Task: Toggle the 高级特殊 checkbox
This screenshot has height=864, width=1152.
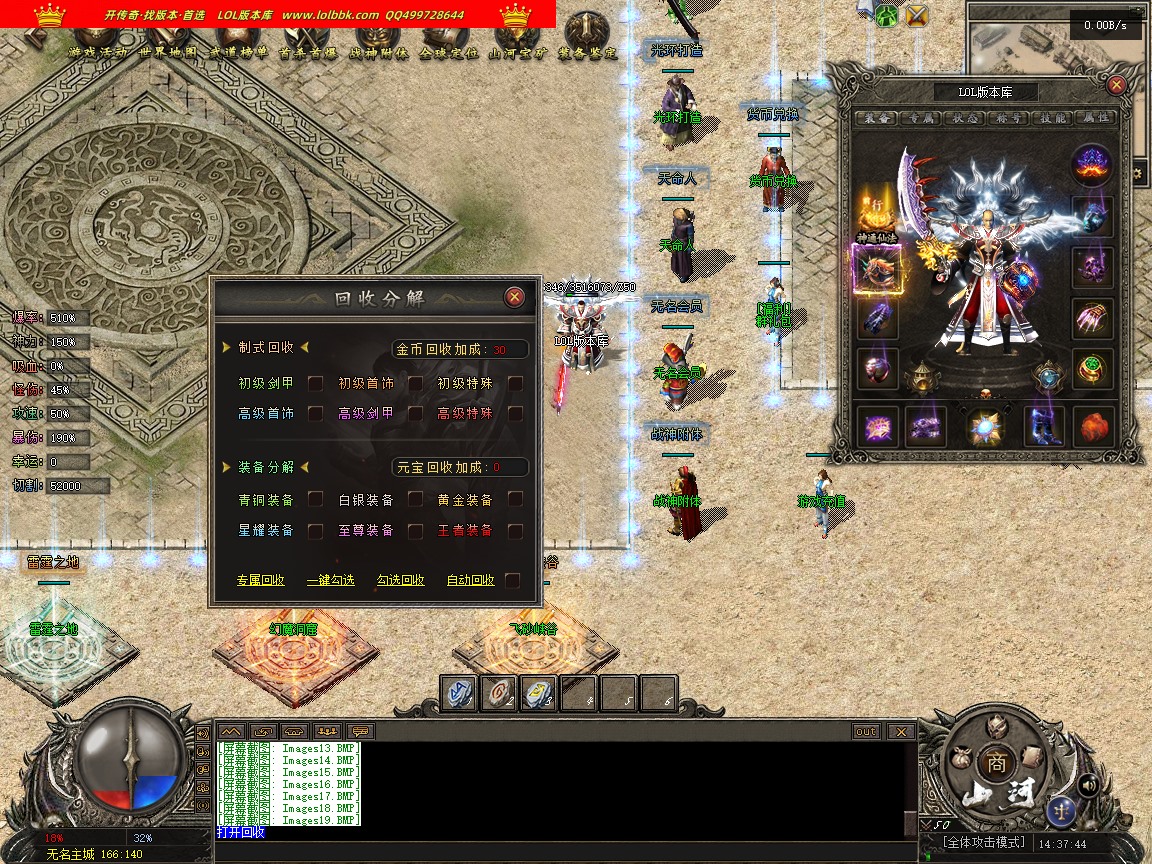Action: [515, 413]
